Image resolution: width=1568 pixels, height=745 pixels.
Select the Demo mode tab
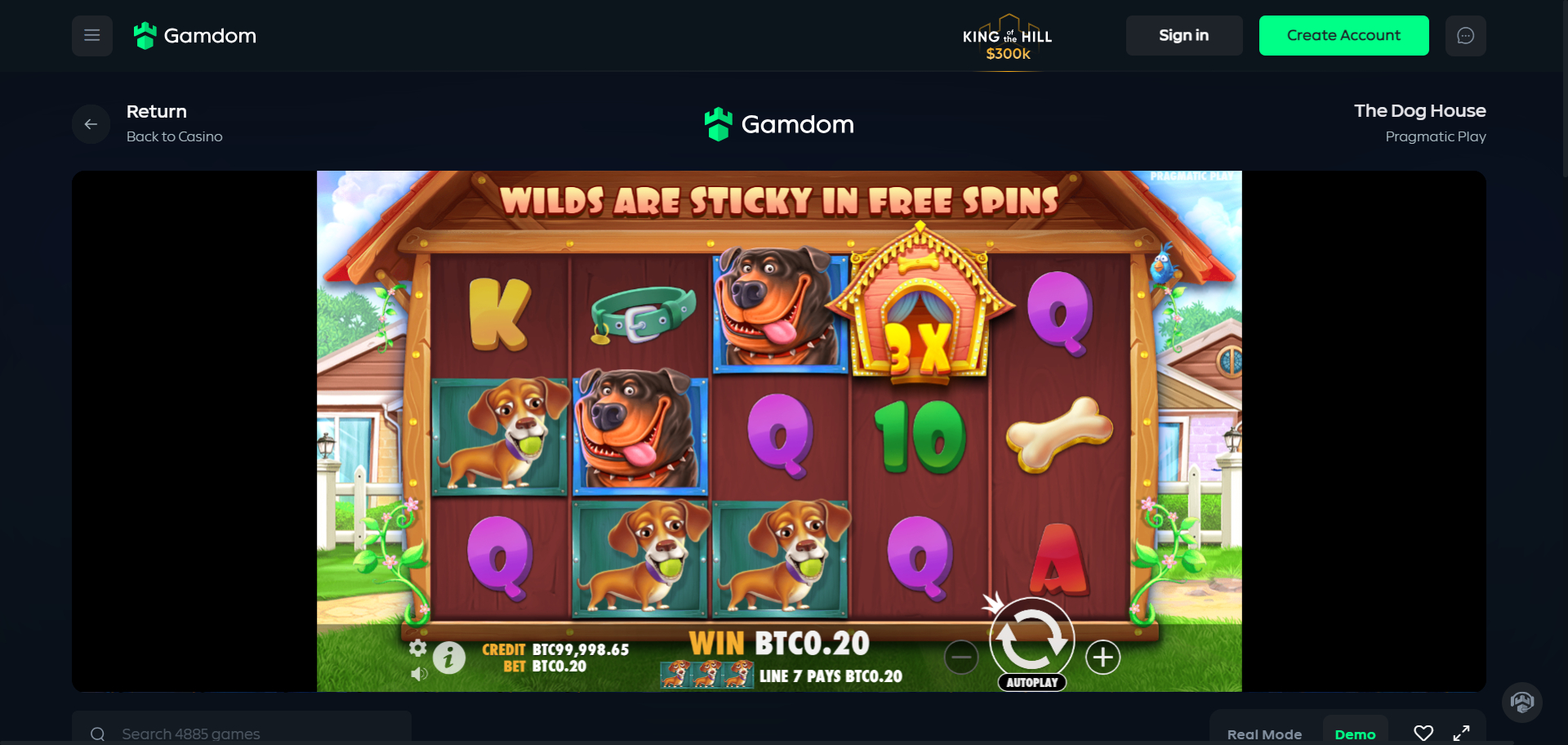point(1356,734)
